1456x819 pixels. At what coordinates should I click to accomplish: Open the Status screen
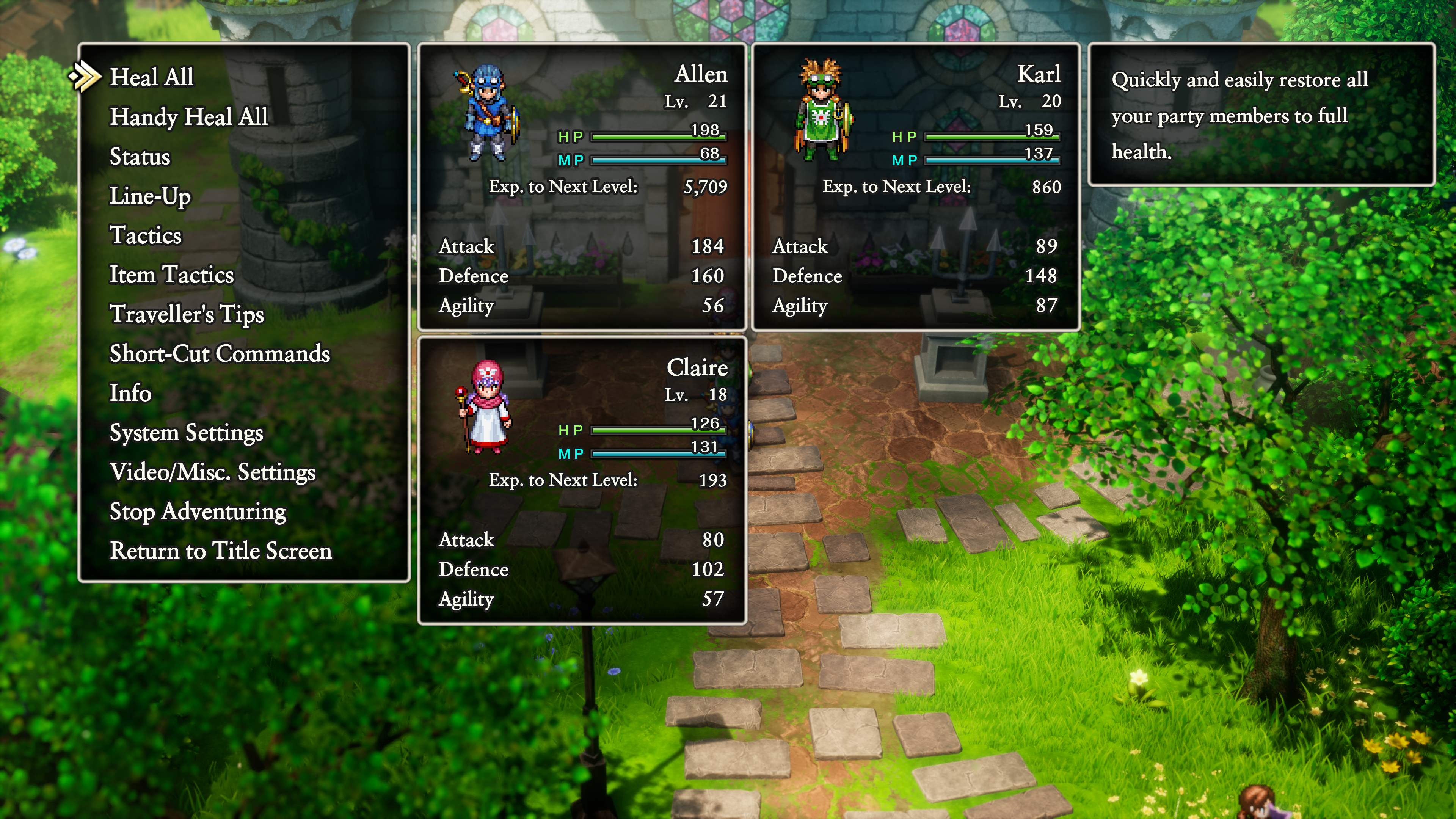click(140, 157)
